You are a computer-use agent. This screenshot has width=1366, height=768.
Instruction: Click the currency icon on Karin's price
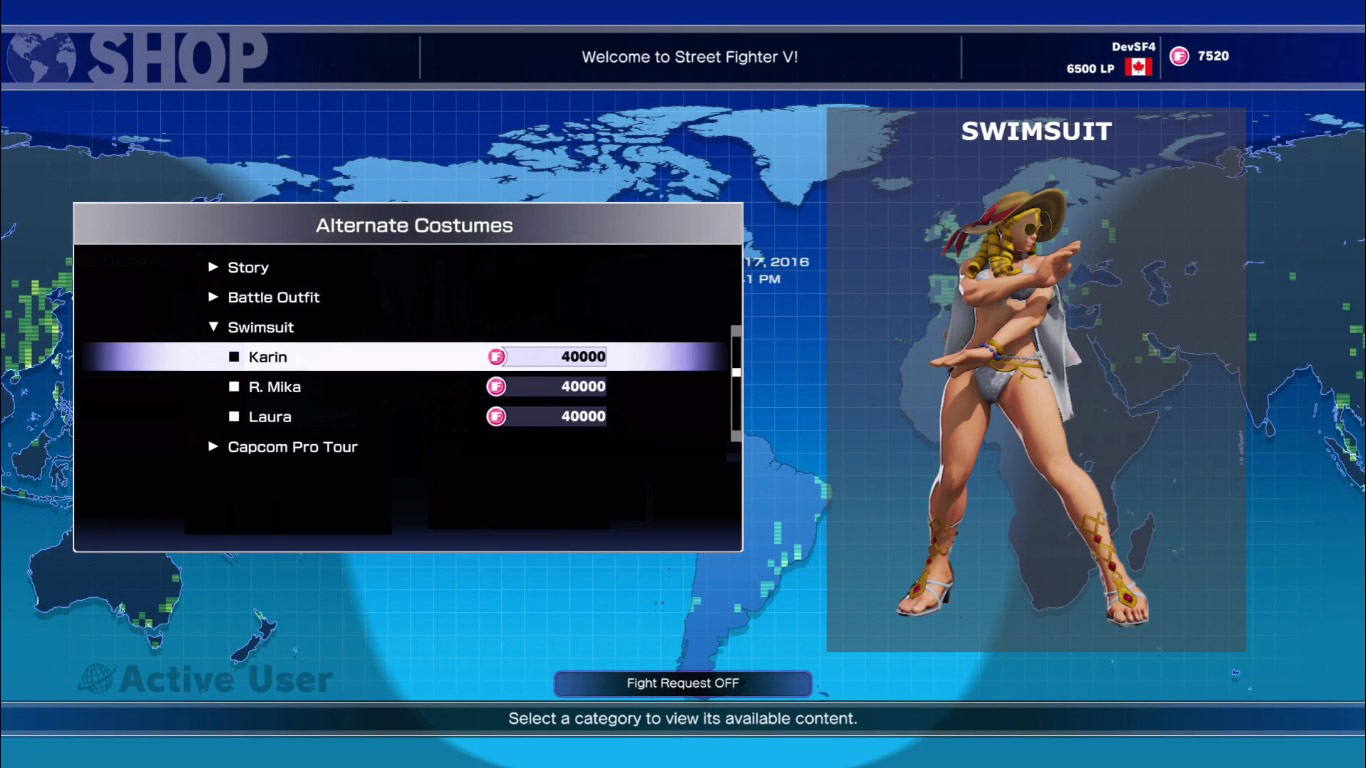click(x=497, y=356)
